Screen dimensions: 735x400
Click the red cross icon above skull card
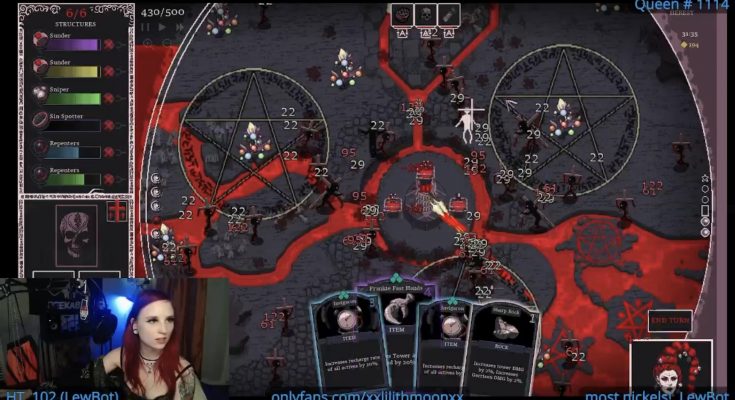[117, 211]
